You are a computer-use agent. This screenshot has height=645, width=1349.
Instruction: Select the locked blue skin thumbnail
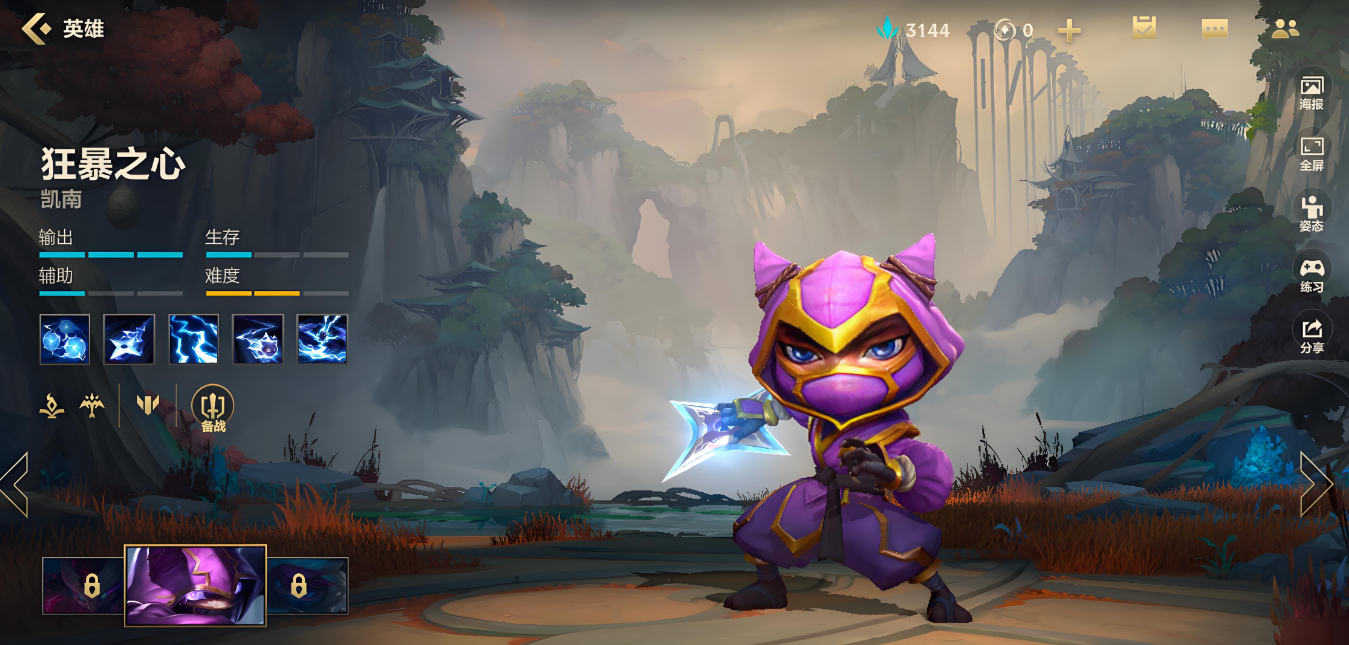click(x=308, y=585)
